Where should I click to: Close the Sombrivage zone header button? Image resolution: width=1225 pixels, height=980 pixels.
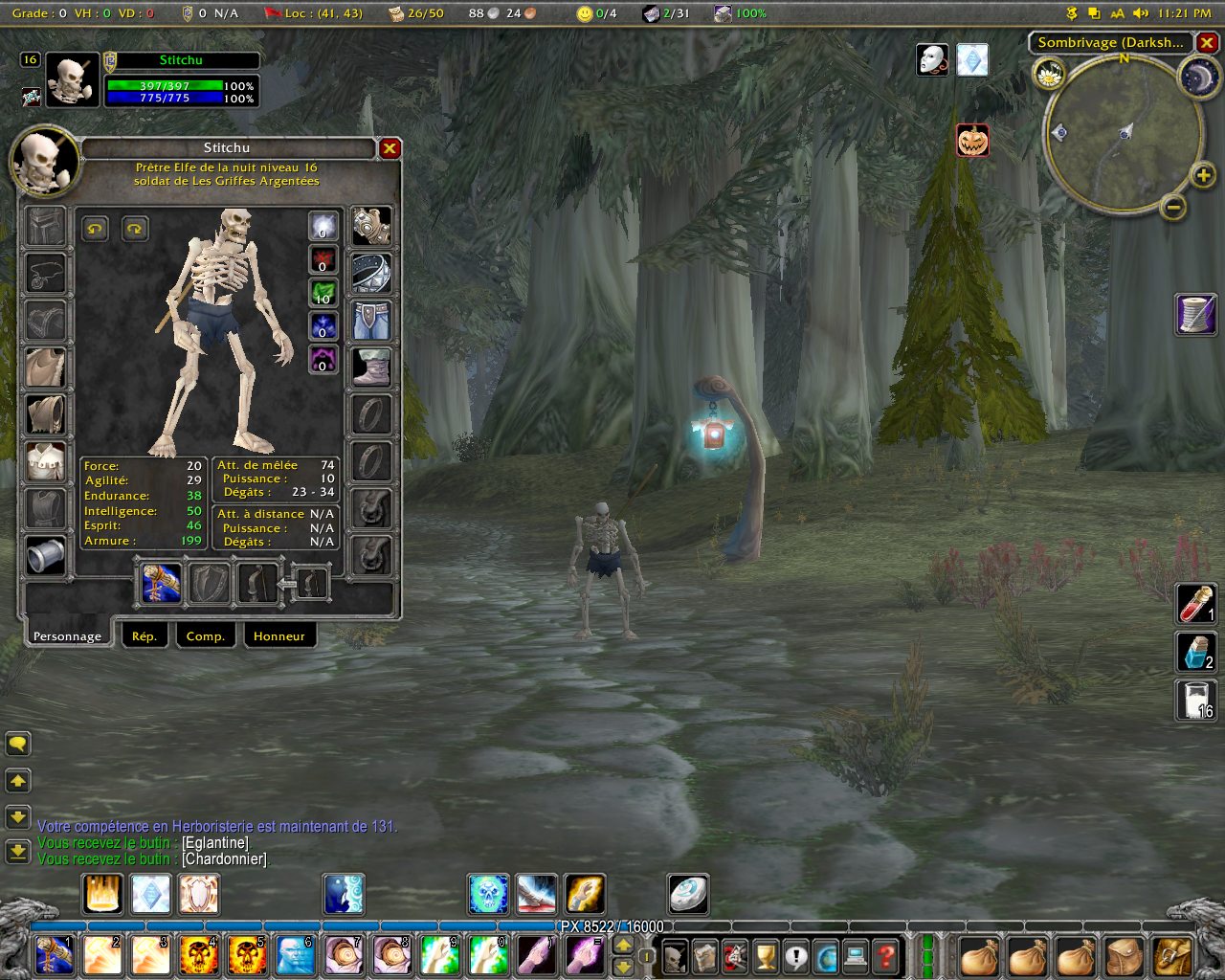coord(1207,42)
